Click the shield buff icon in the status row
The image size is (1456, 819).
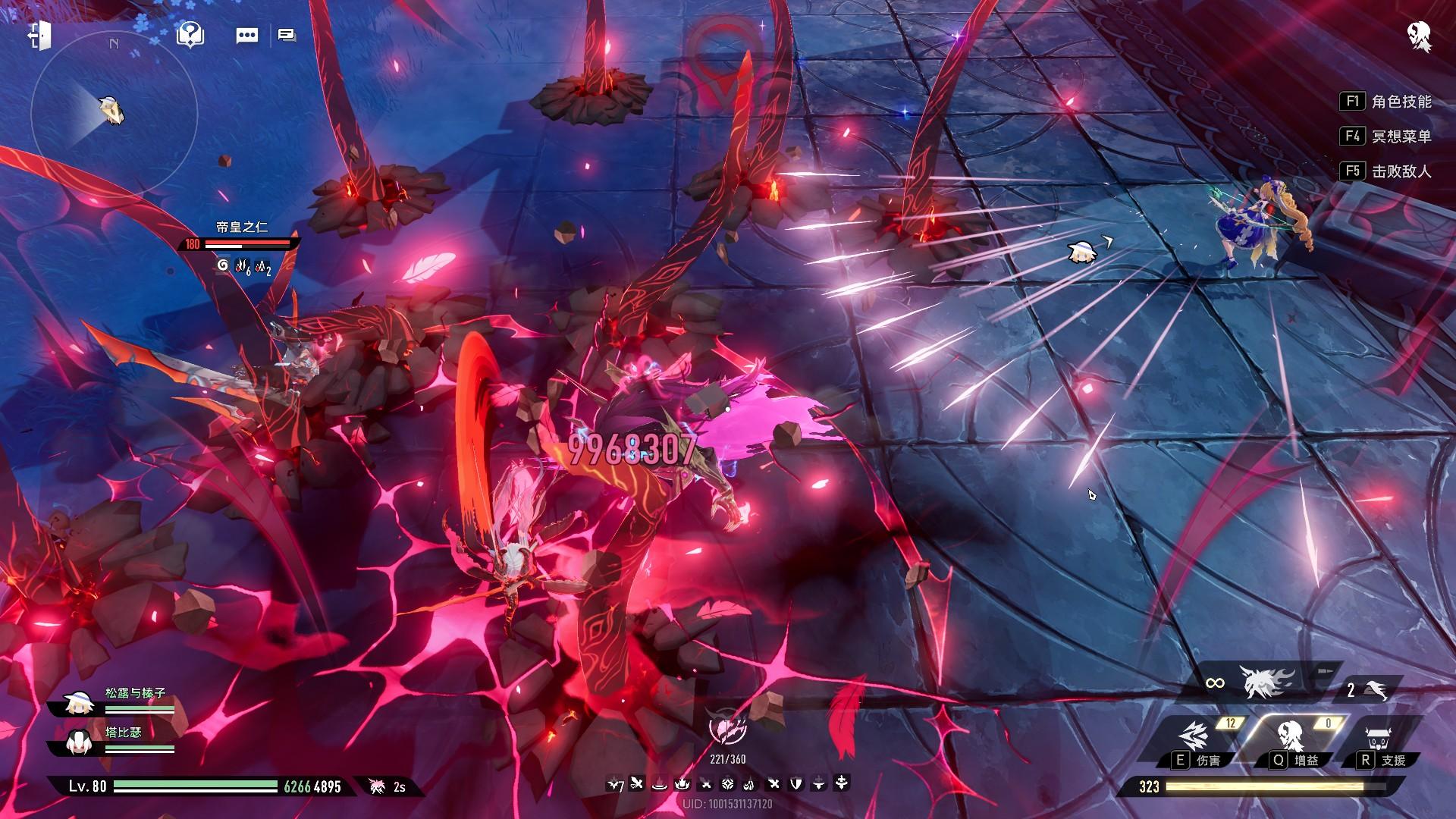tap(796, 783)
